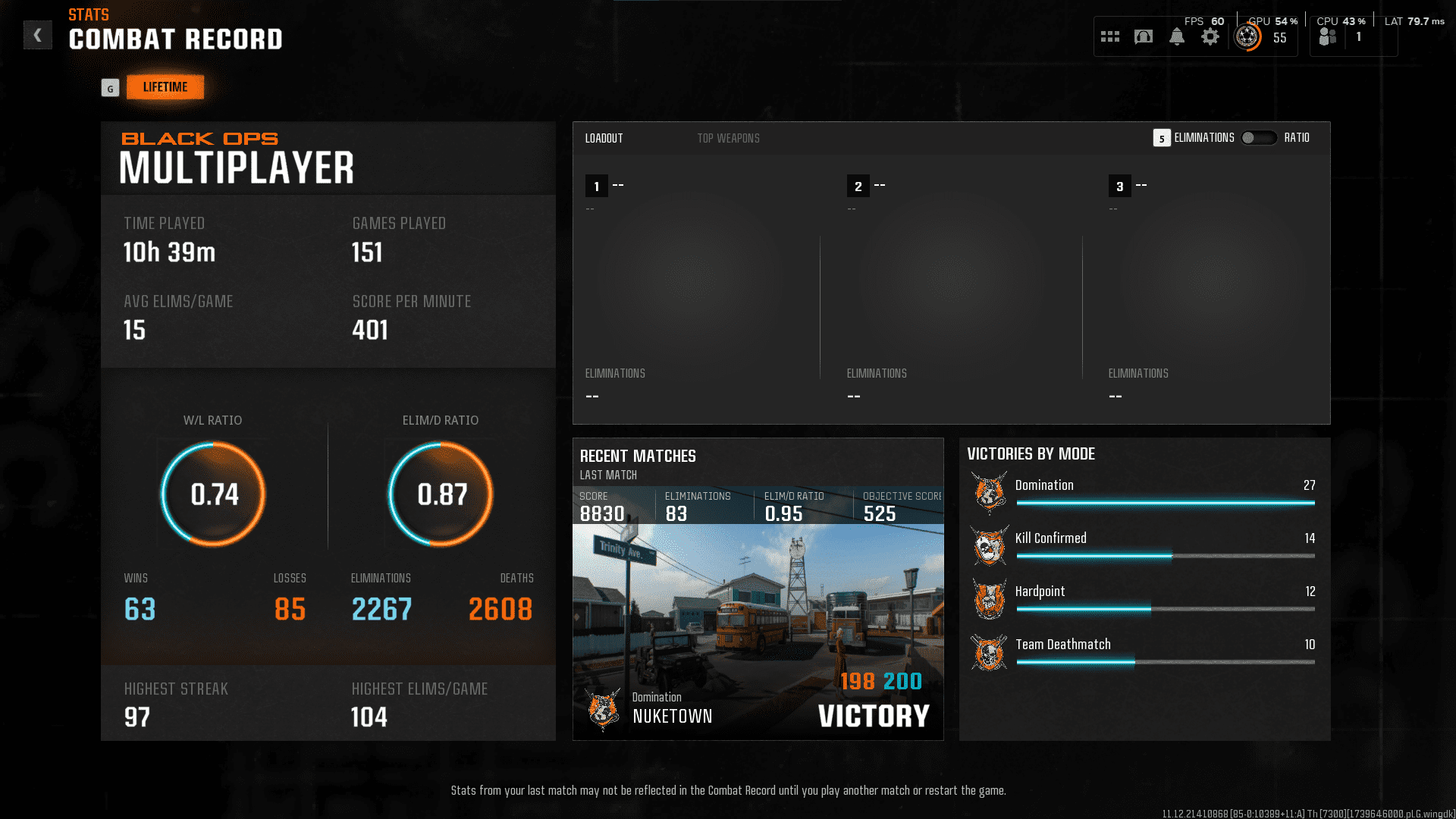
Task: Open the settings gear icon
Action: coord(1210,36)
